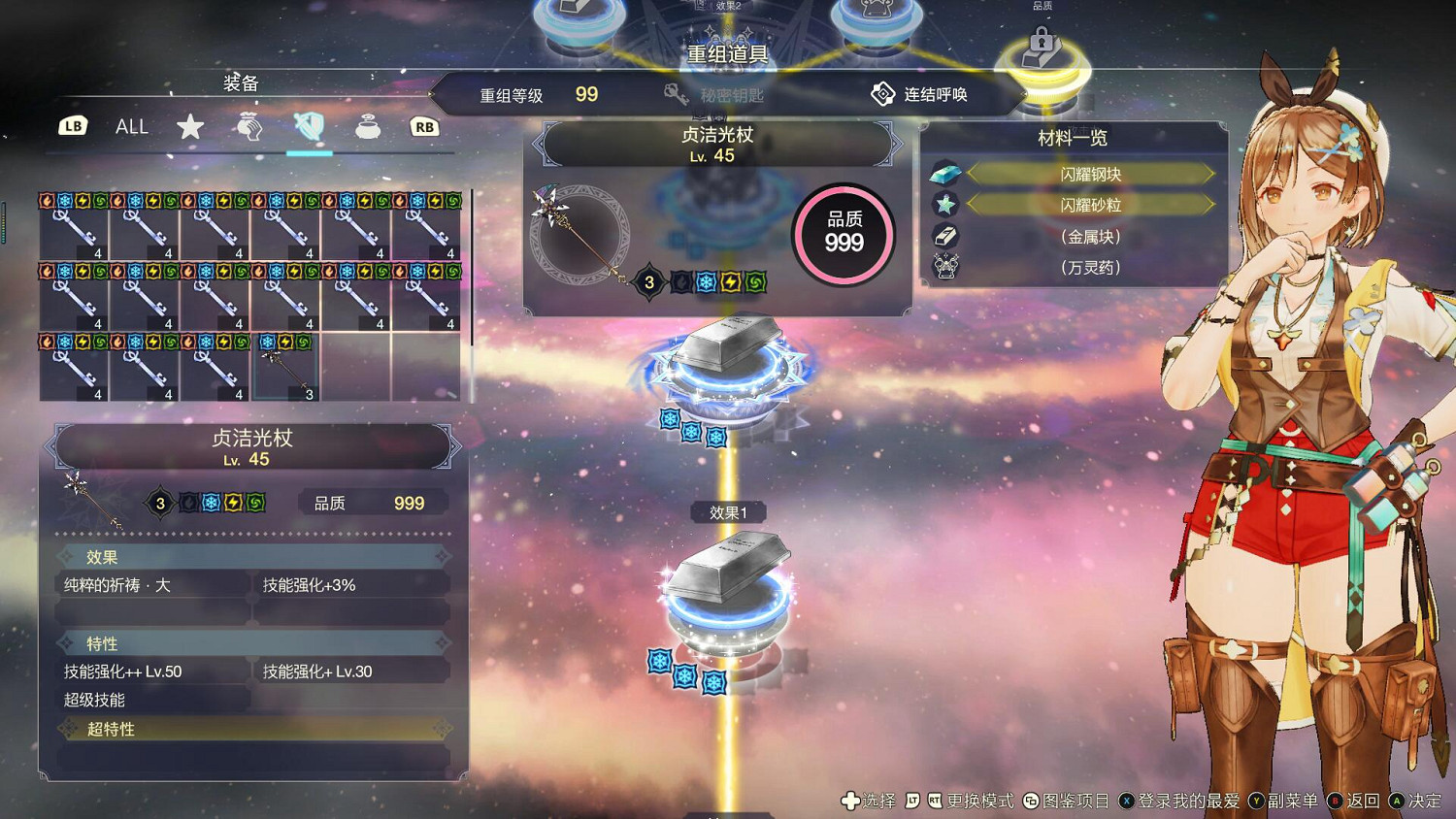Click the 闪耀砂粒 star material icon
Viewport: 1456px width, 819px height.
943,204
